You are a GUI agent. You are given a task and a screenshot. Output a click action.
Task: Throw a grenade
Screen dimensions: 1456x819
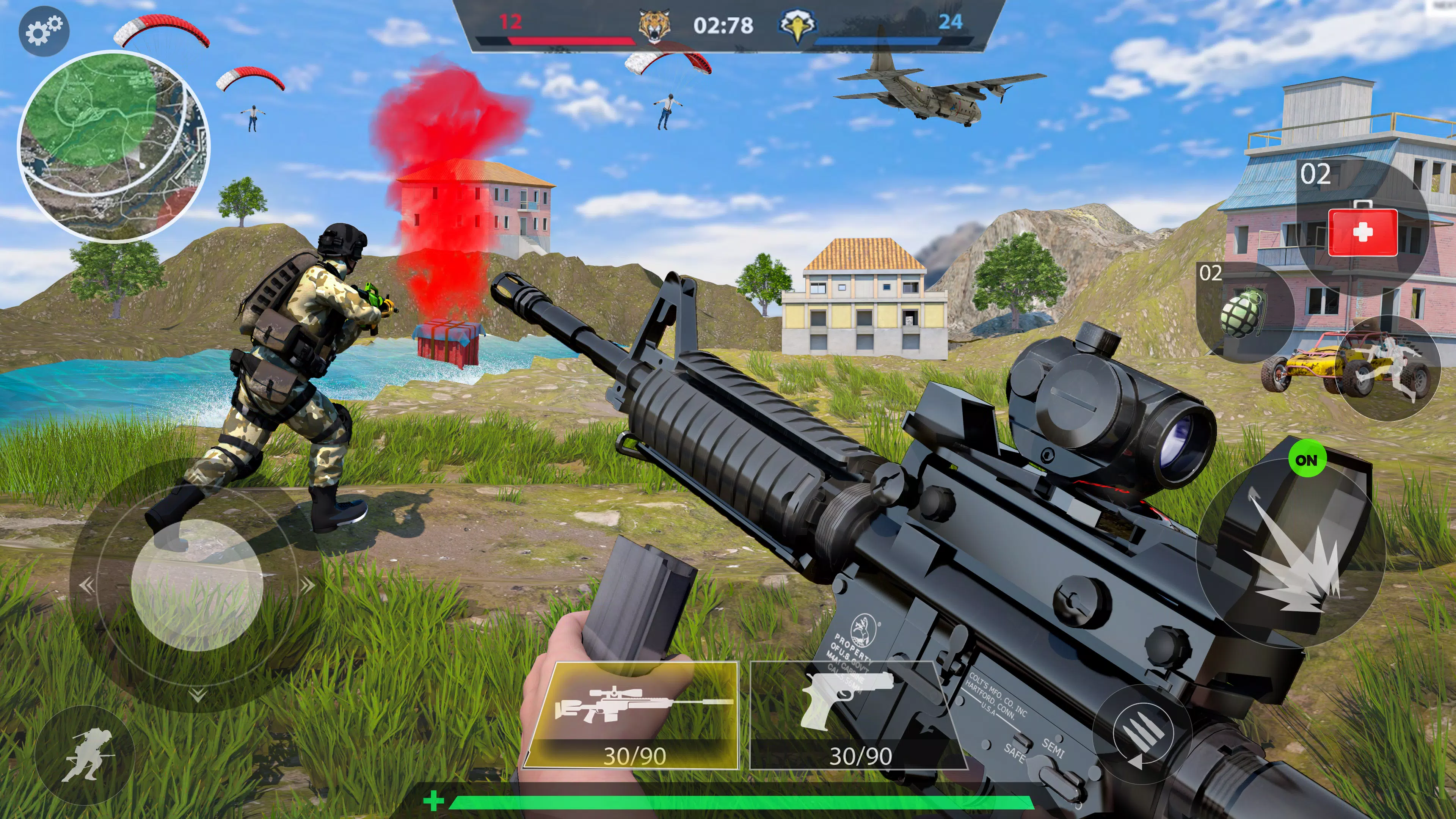tap(1244, 312)
